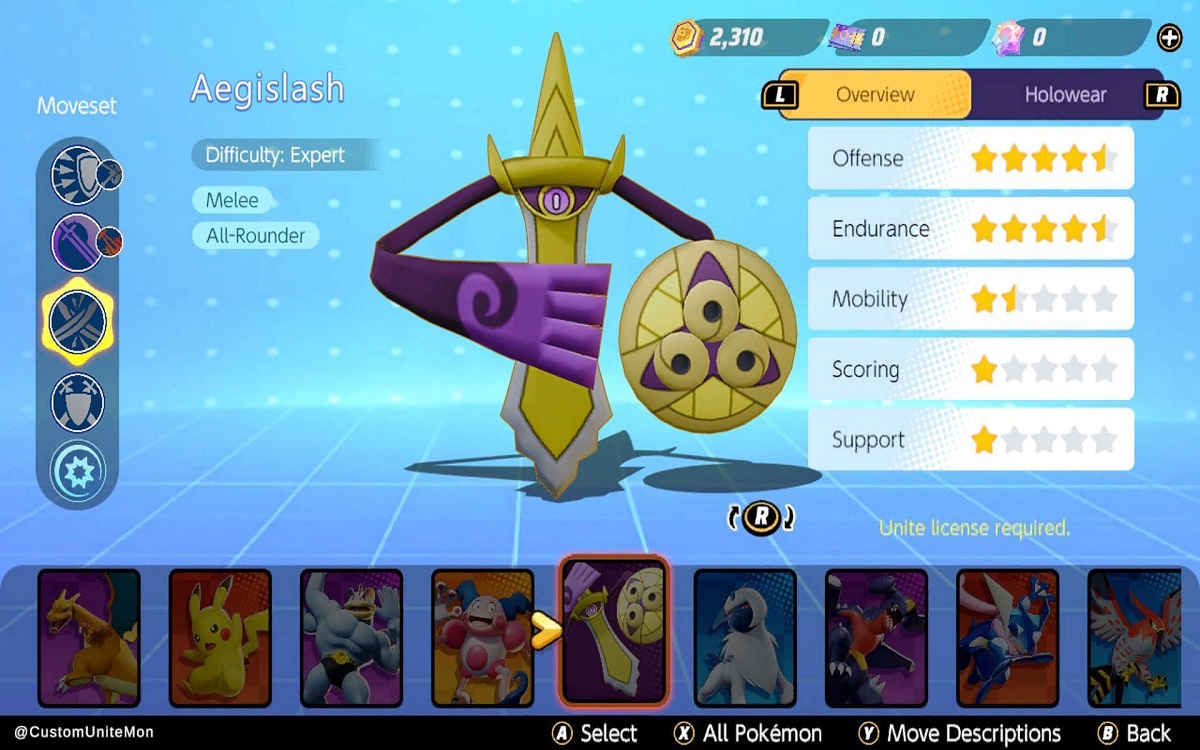Image resolution: width=1200 pixels, height=750 pixels.
Task: View the first moveset shield move icon
Action: (77, 175)
